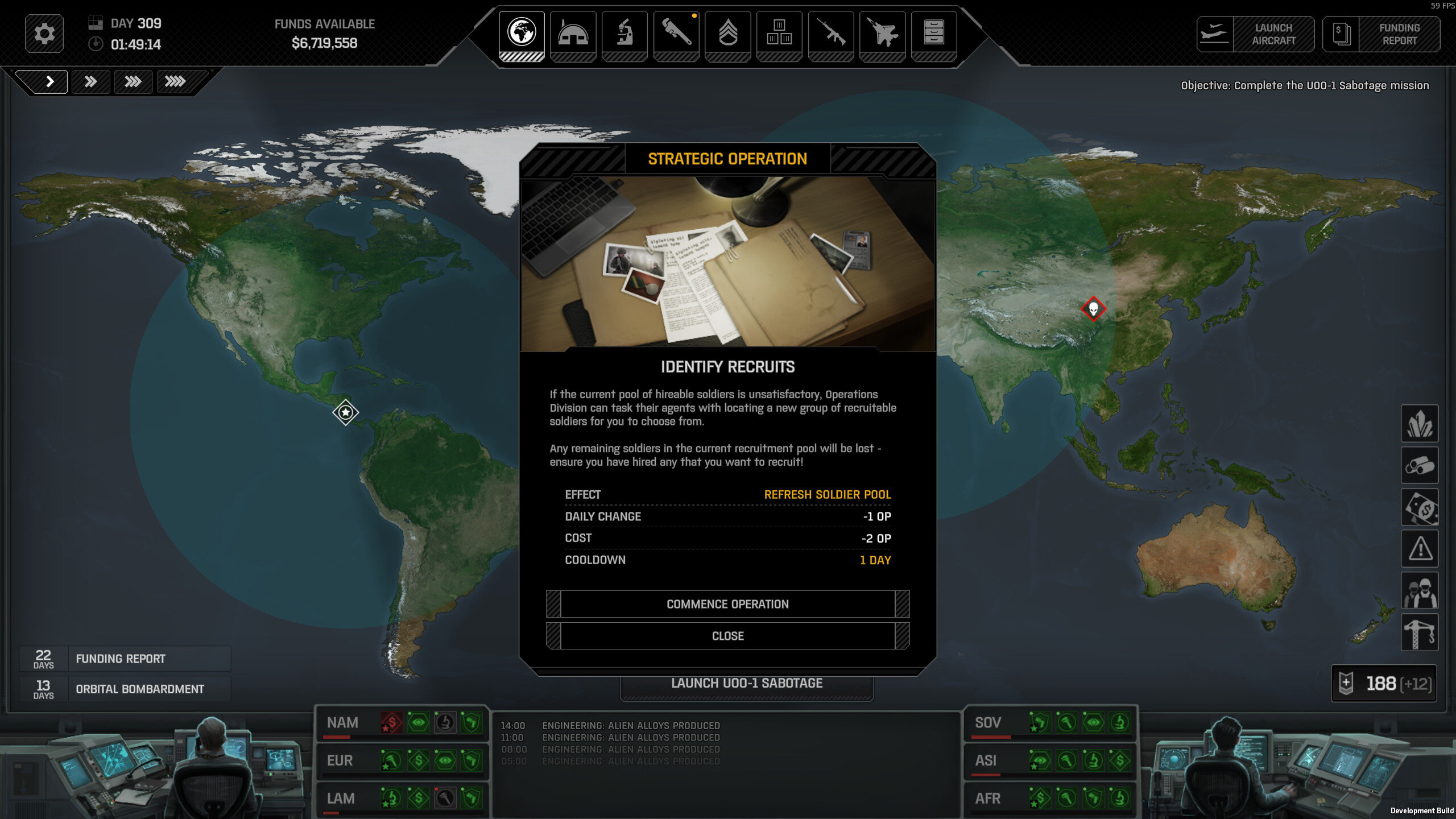
Task: Select the star base marker on map
Action: click(x=346, y=412)
